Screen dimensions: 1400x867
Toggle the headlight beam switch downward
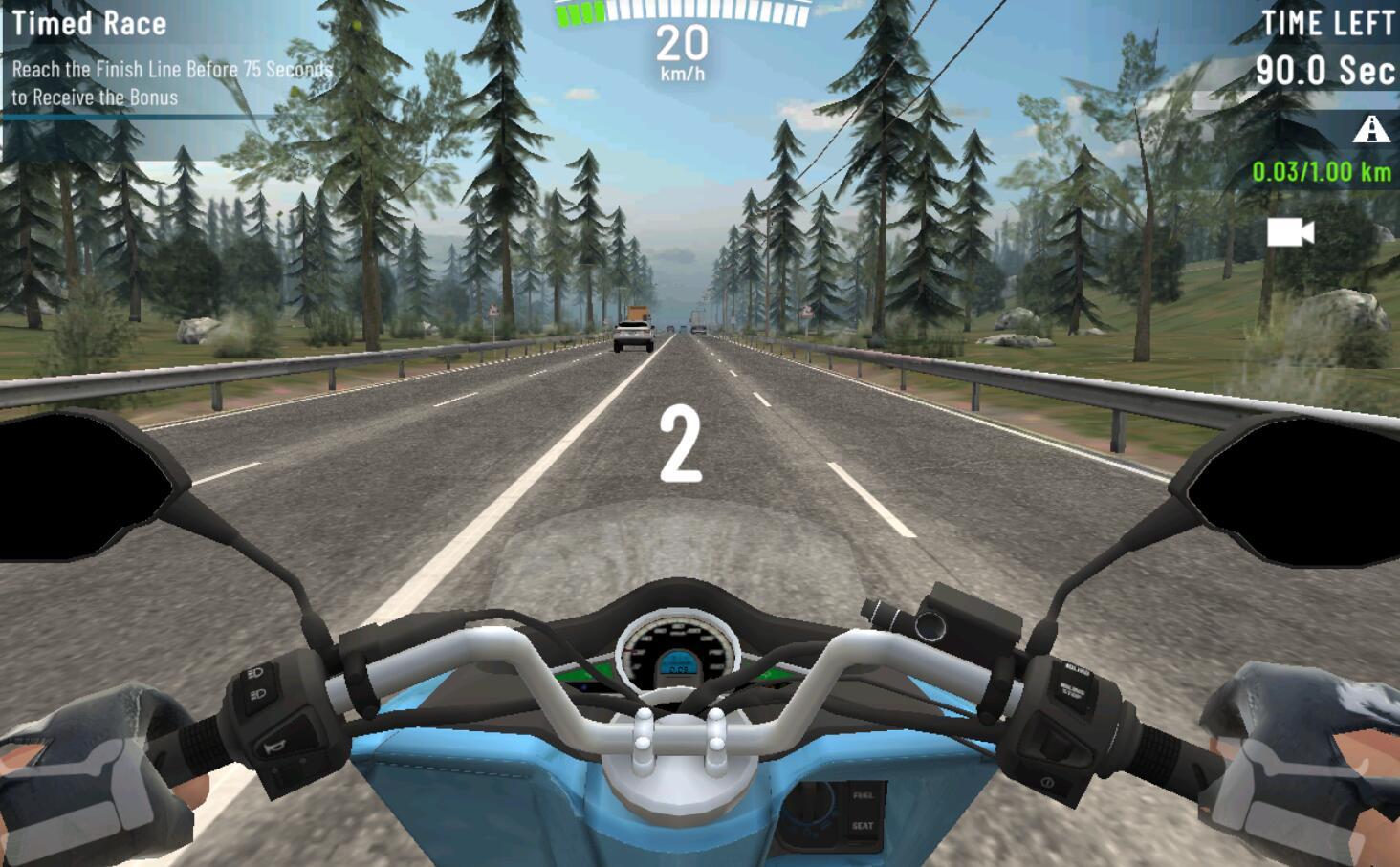(x=256, y=694)
